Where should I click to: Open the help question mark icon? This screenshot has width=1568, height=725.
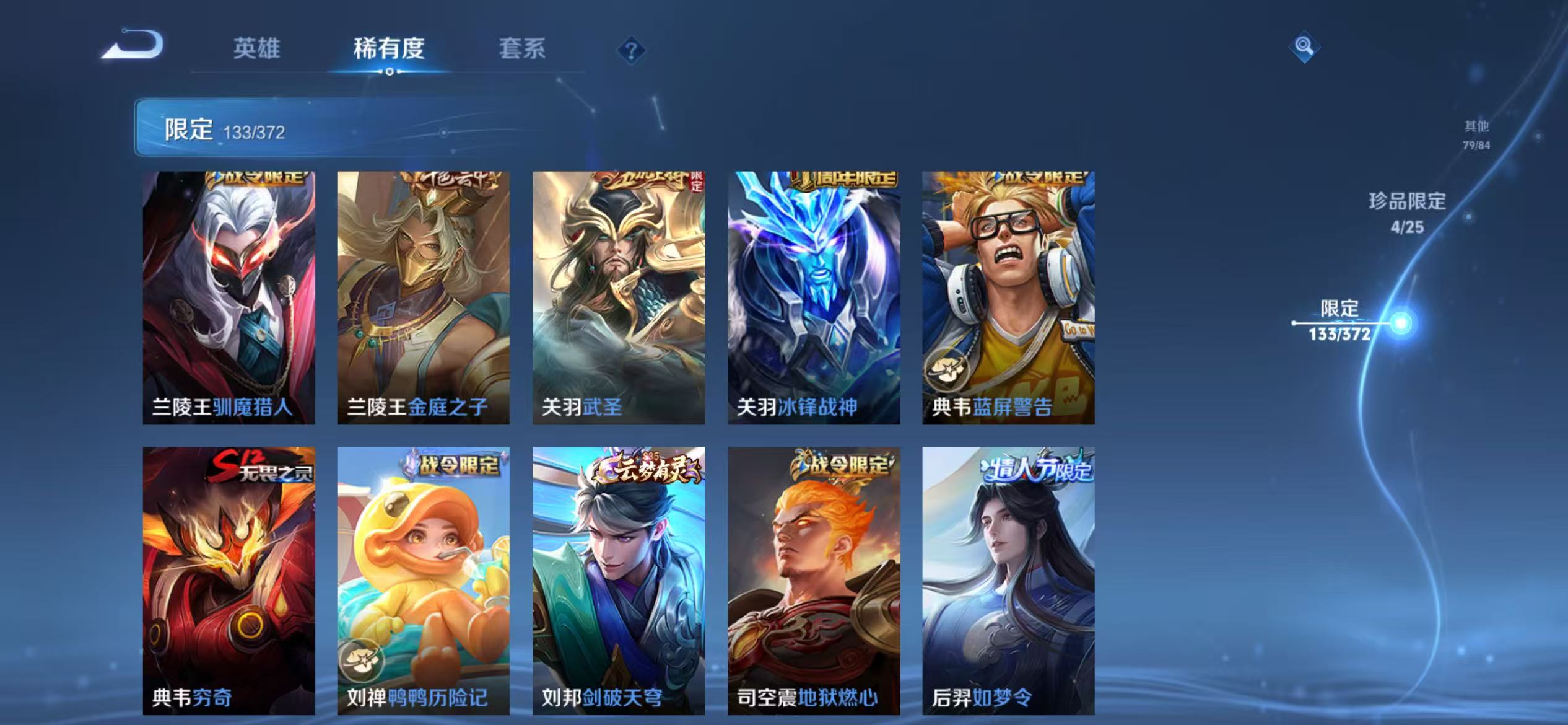click(630, 53)
